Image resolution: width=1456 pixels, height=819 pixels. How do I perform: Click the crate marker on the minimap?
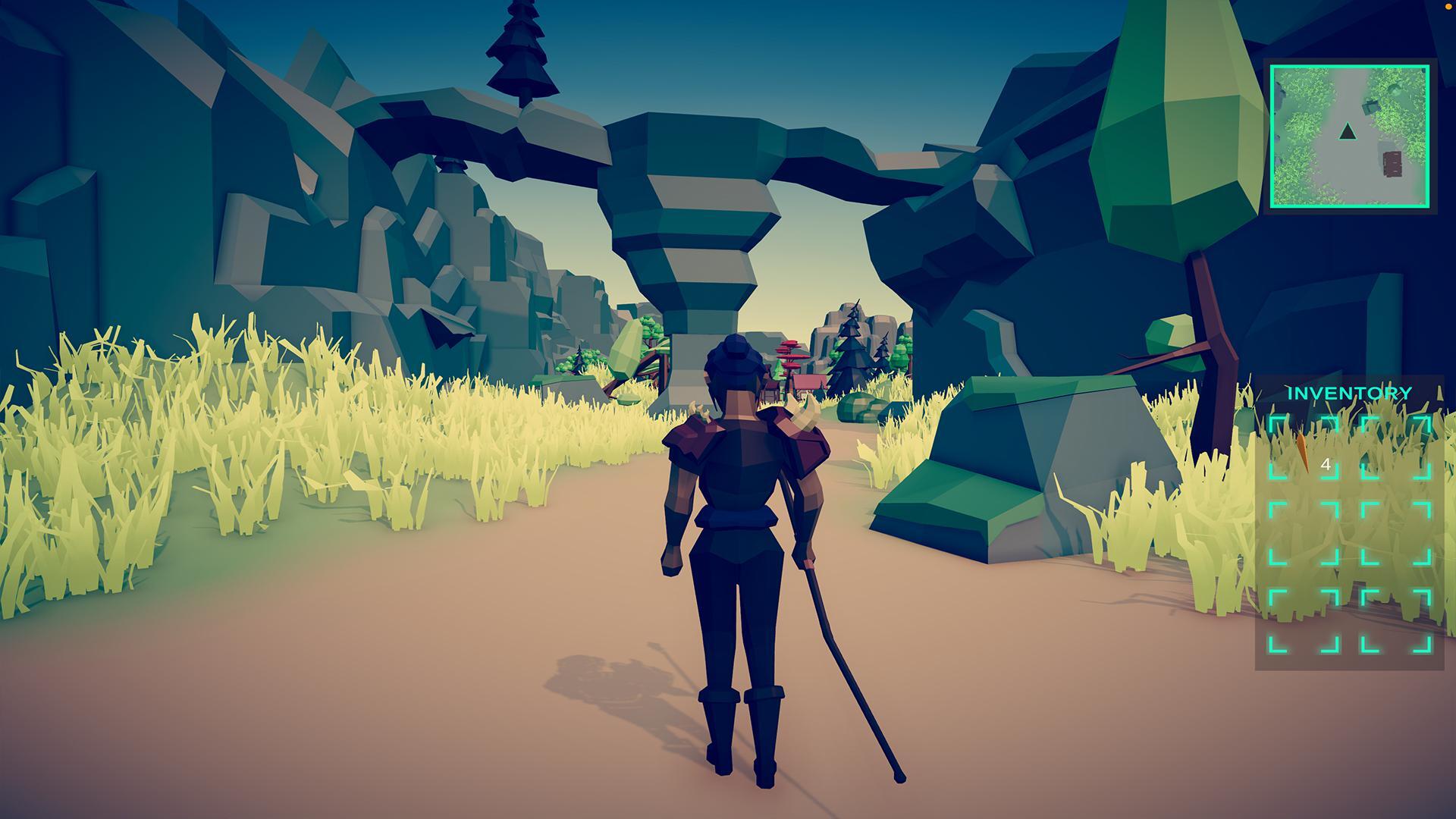pyautogui.click(x=1370, y=105)
